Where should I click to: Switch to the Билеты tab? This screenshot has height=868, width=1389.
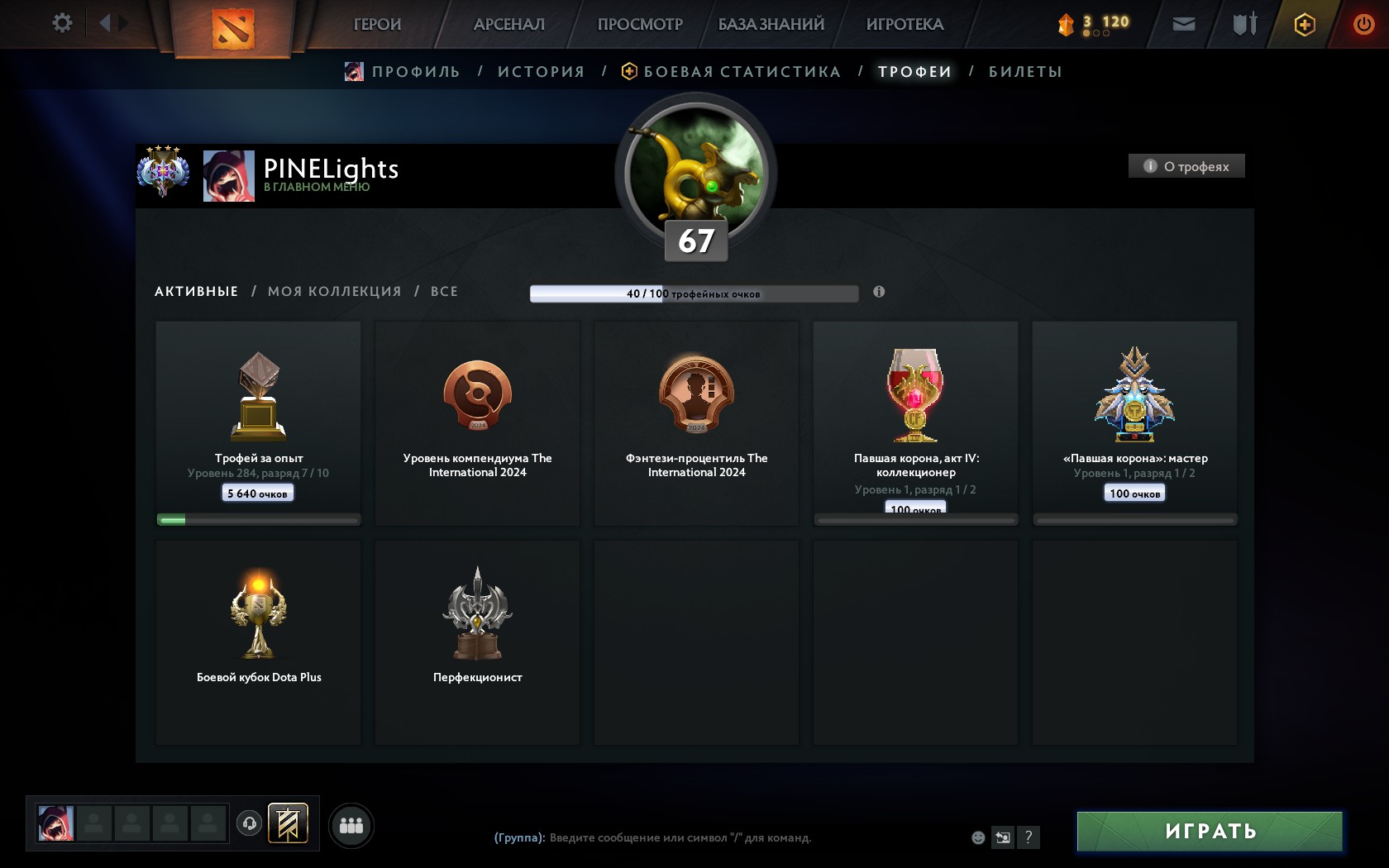click(x=1025, y=72)
